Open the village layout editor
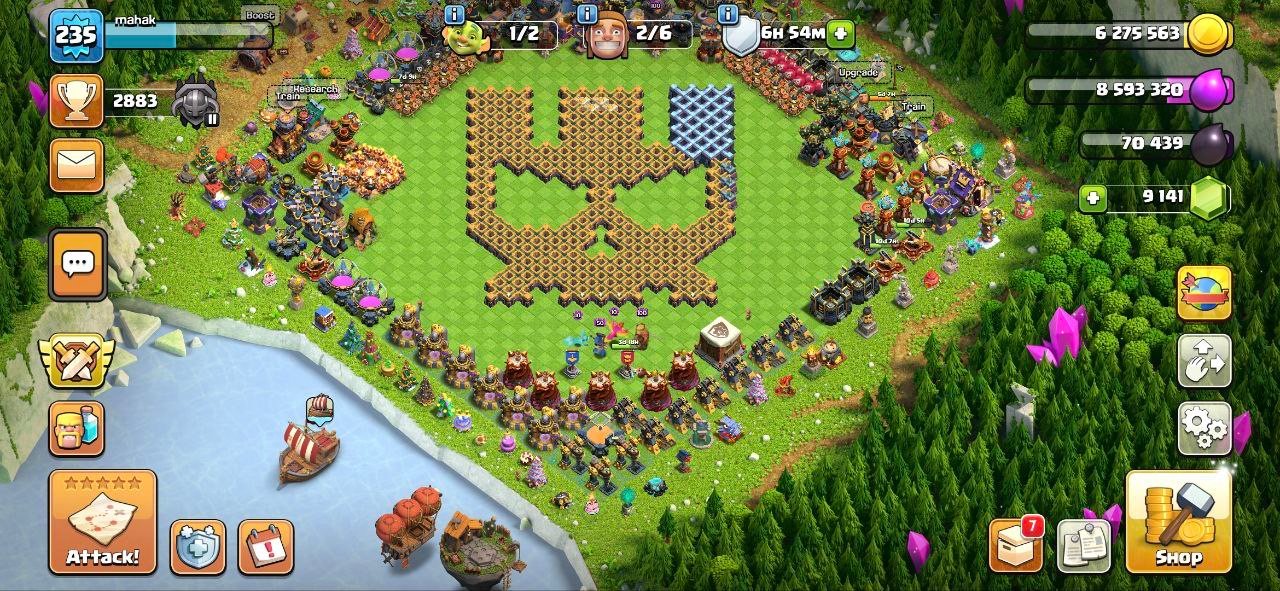This screenshot has height=591, width=1280. pyautogui.click(x=1203, y=362)
